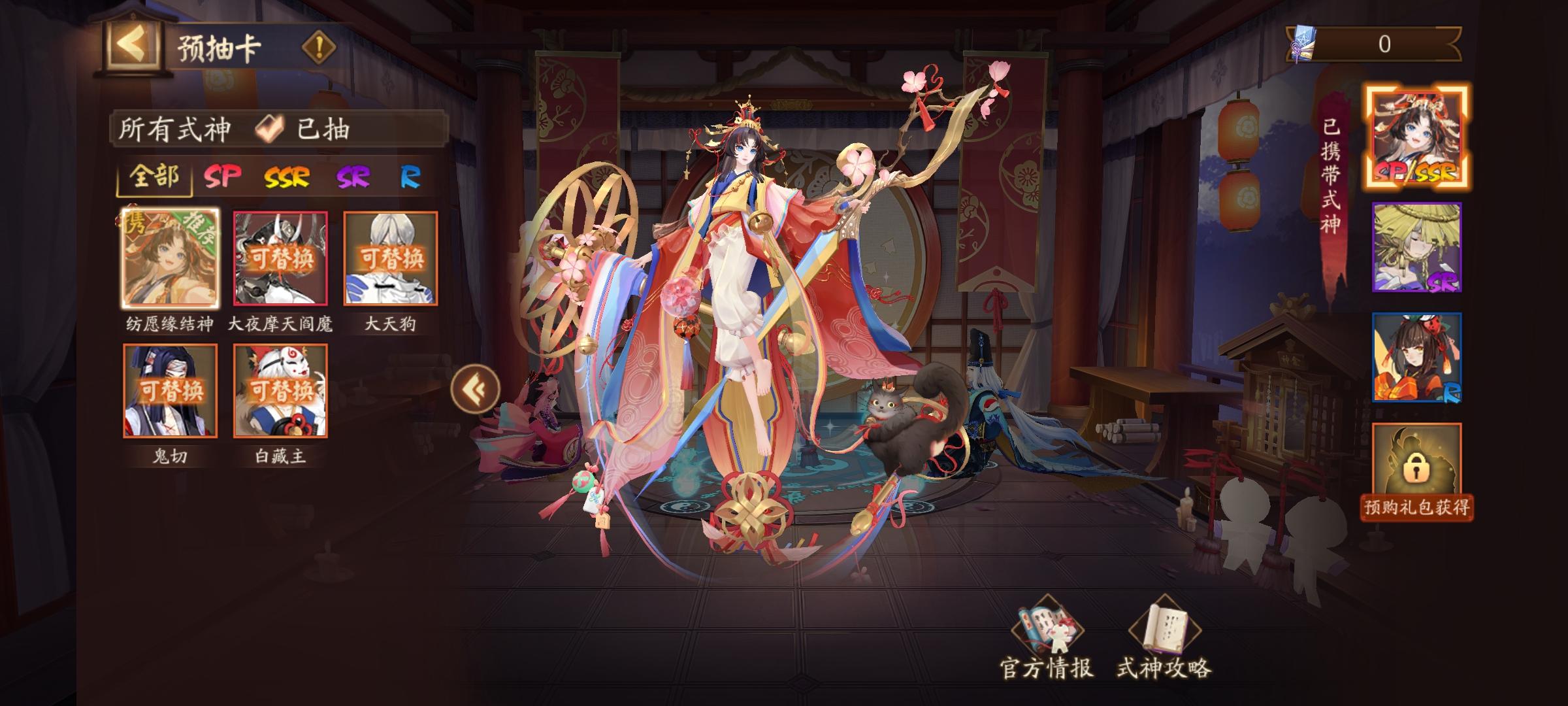Click the orange-highlighted 全部 filter swatch
This screenshot has width=1568, height=706.
click(154, 177)
